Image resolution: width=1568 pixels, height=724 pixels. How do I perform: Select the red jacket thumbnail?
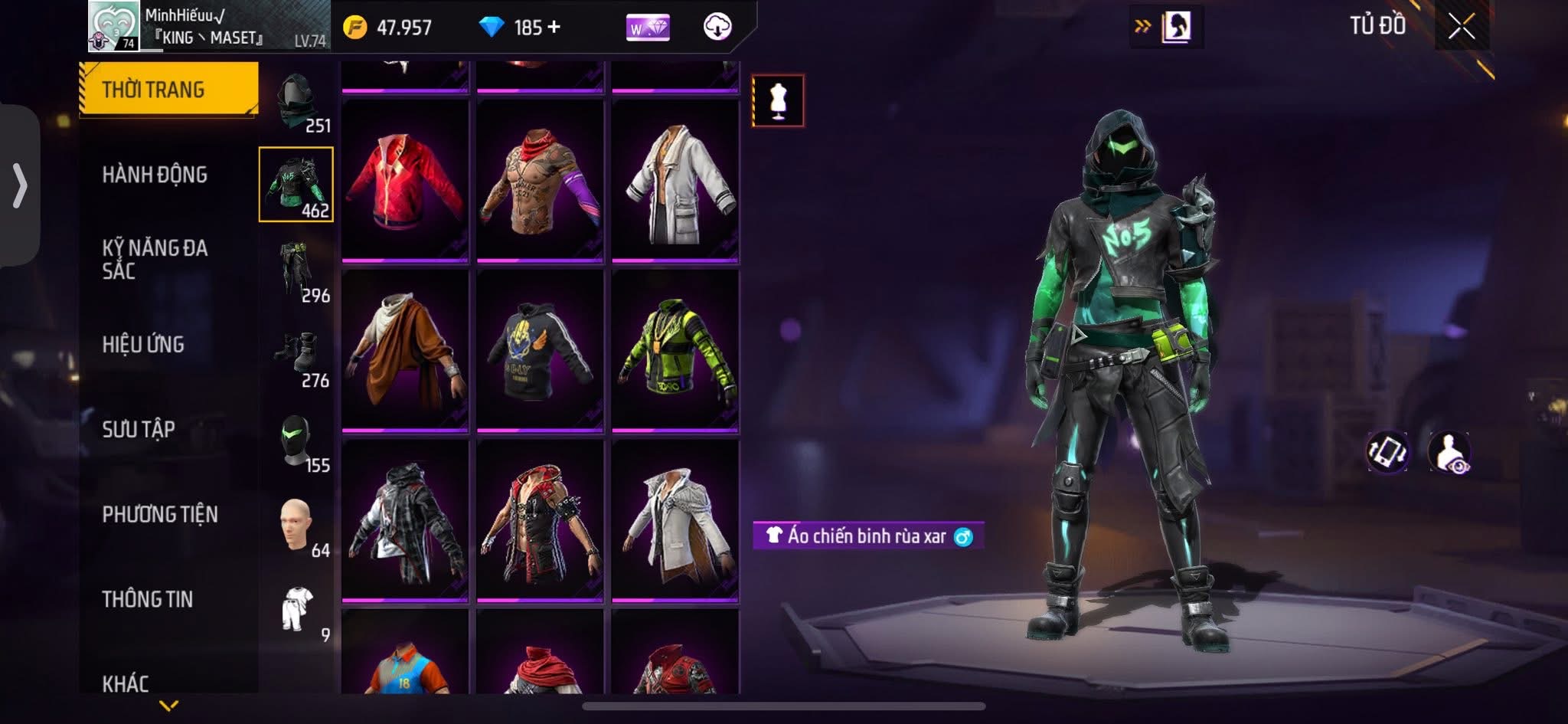[404, 184]
